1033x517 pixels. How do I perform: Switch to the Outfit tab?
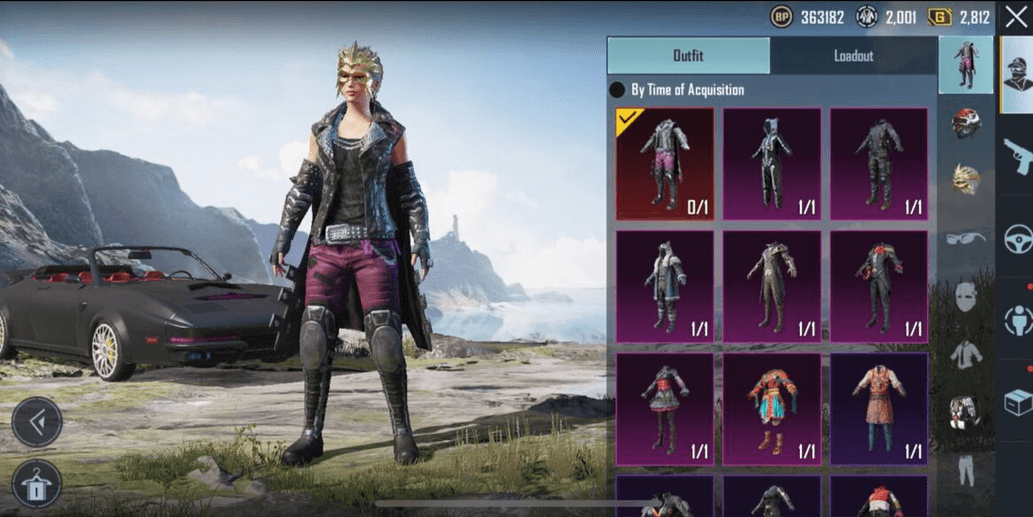[688, 56]
